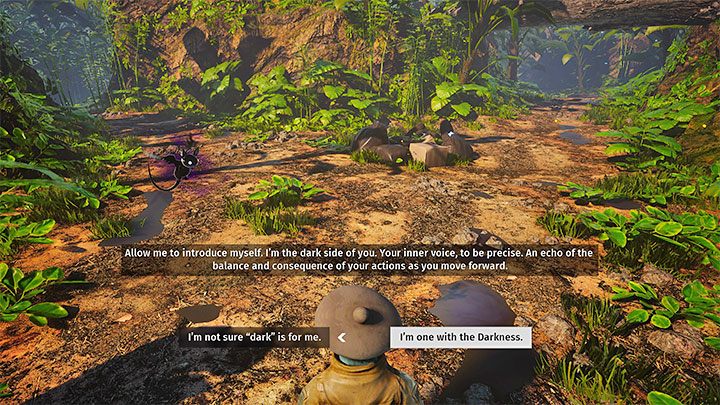The image size is (720, 405).
Task: Select "I'm one with the Darkness" reply
Action: tap(460, 337)
